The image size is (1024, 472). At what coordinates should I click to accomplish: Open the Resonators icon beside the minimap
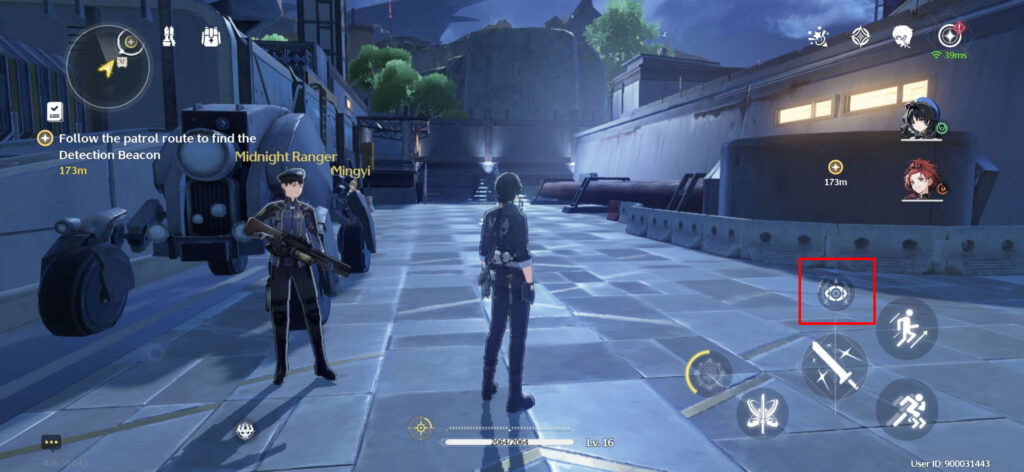tap(169, 39)
